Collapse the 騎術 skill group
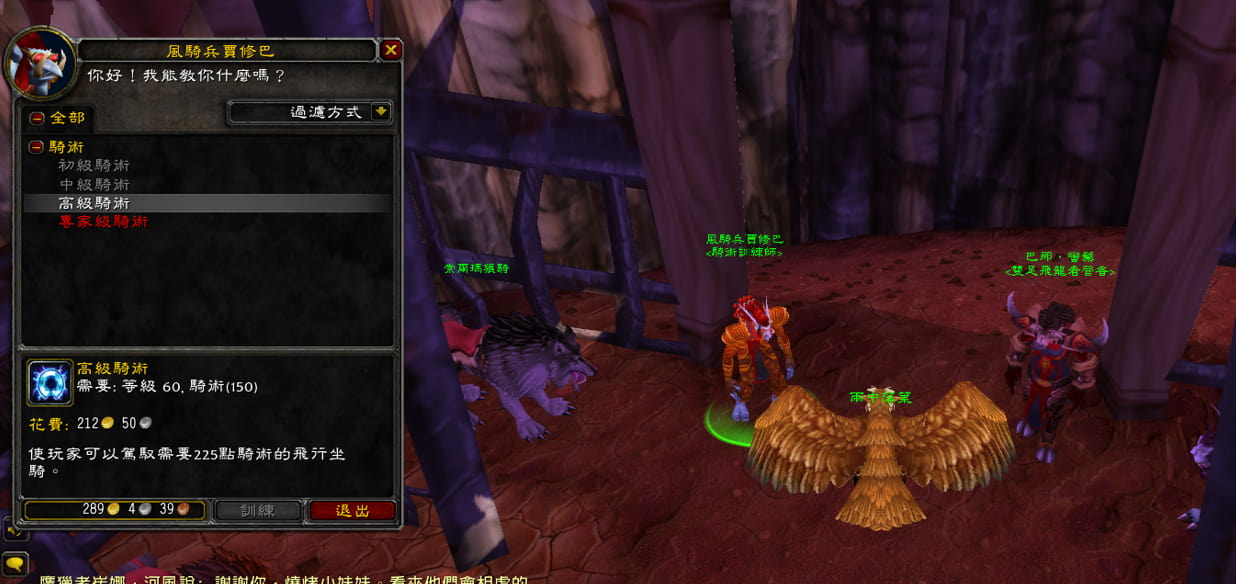The width and height of the screenshot is (1236, 584). point(36,147)
